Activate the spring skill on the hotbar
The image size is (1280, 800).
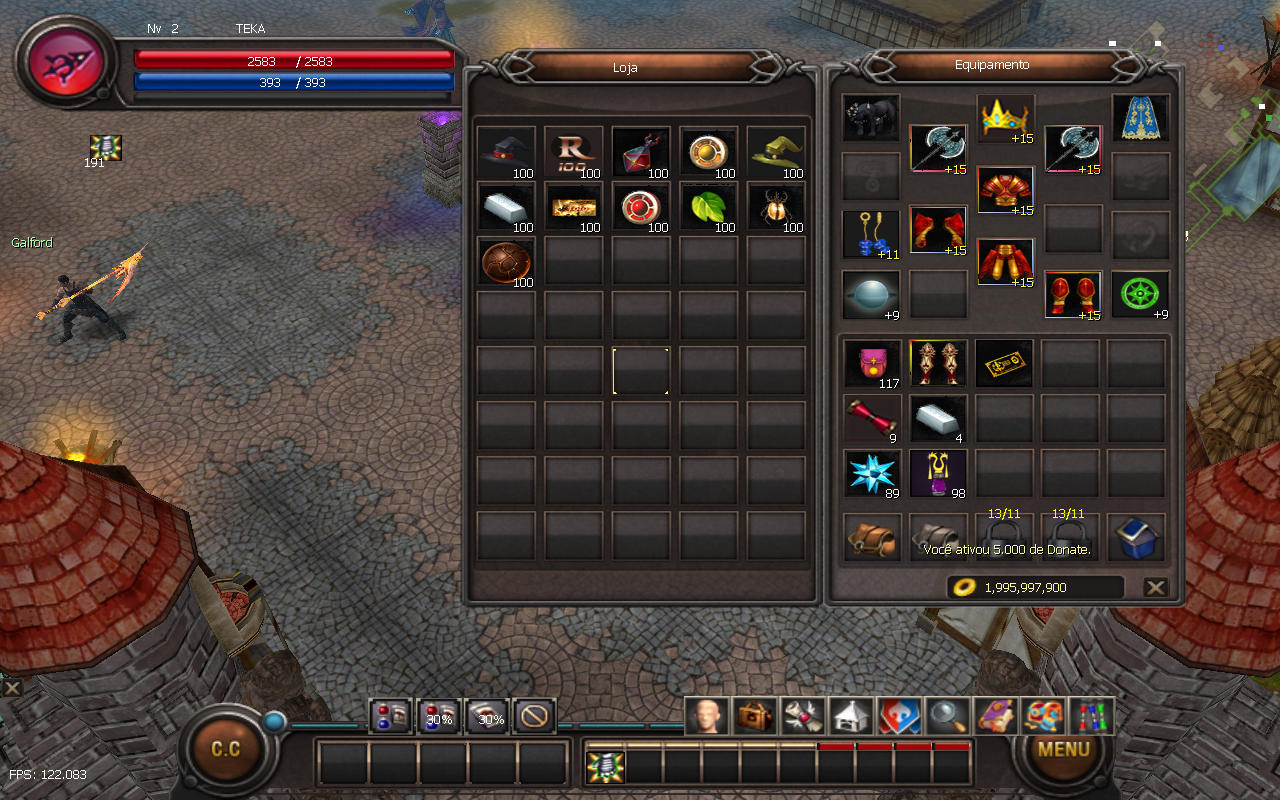click(x=605, y=766)
